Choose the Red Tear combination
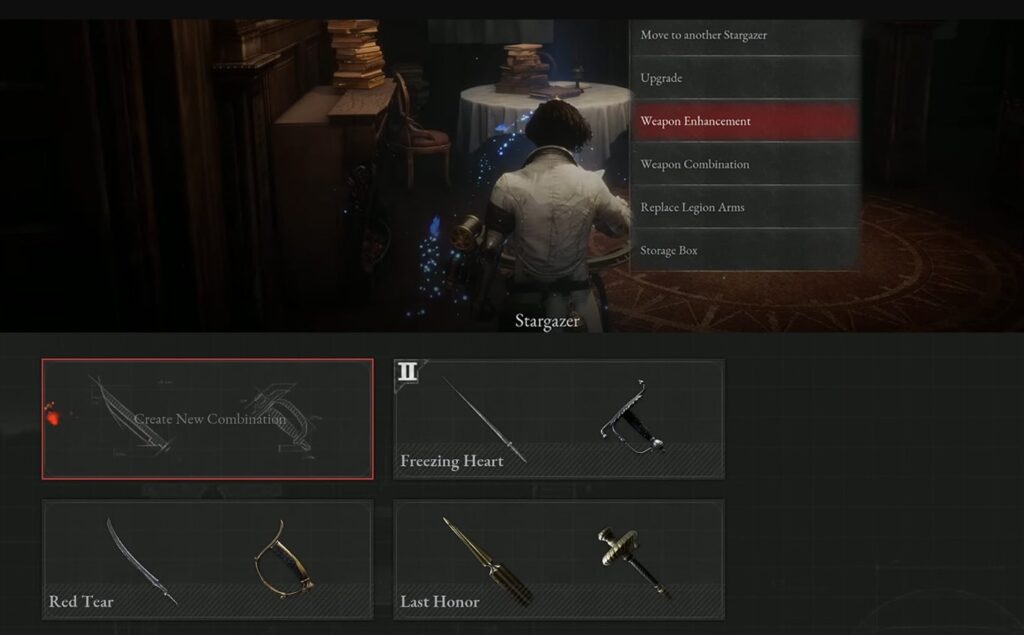 point(208,560)
